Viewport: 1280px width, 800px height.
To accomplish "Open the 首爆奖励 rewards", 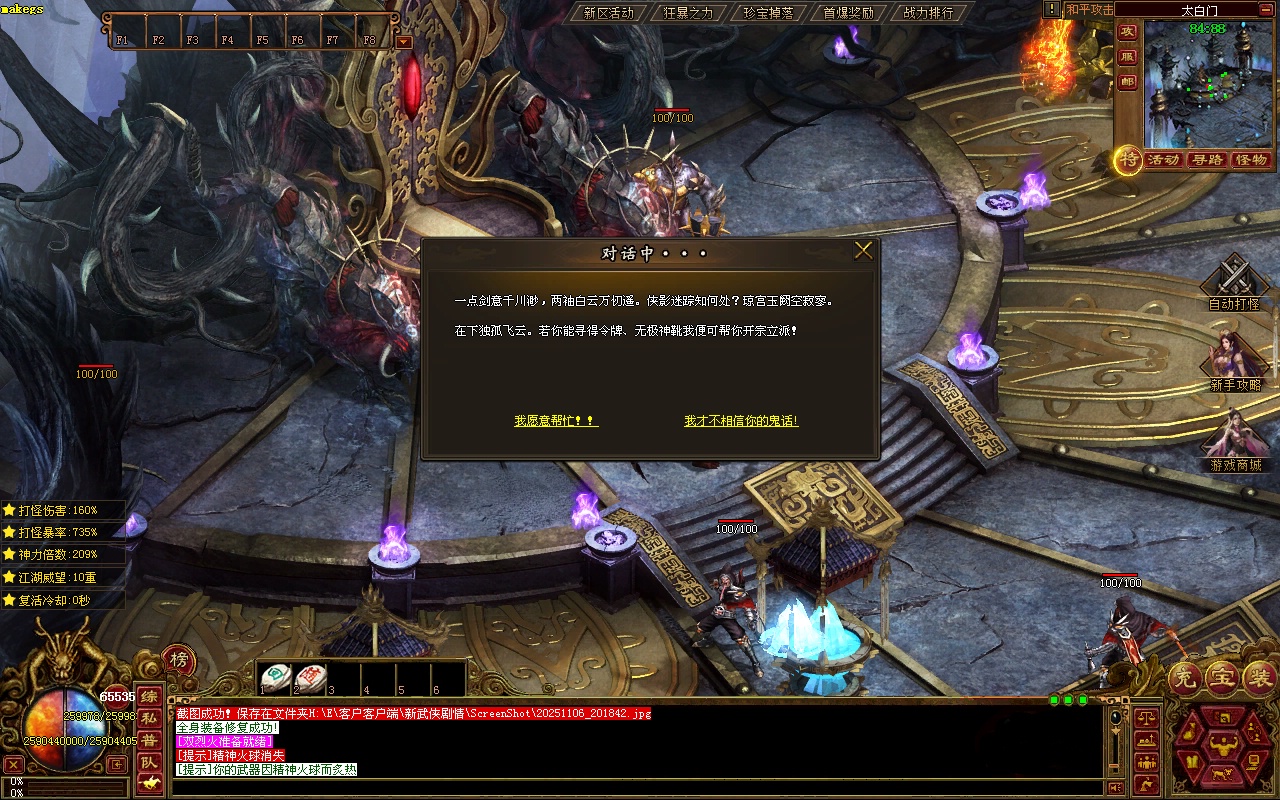I will pyautogui.click(x=848, y=13).
